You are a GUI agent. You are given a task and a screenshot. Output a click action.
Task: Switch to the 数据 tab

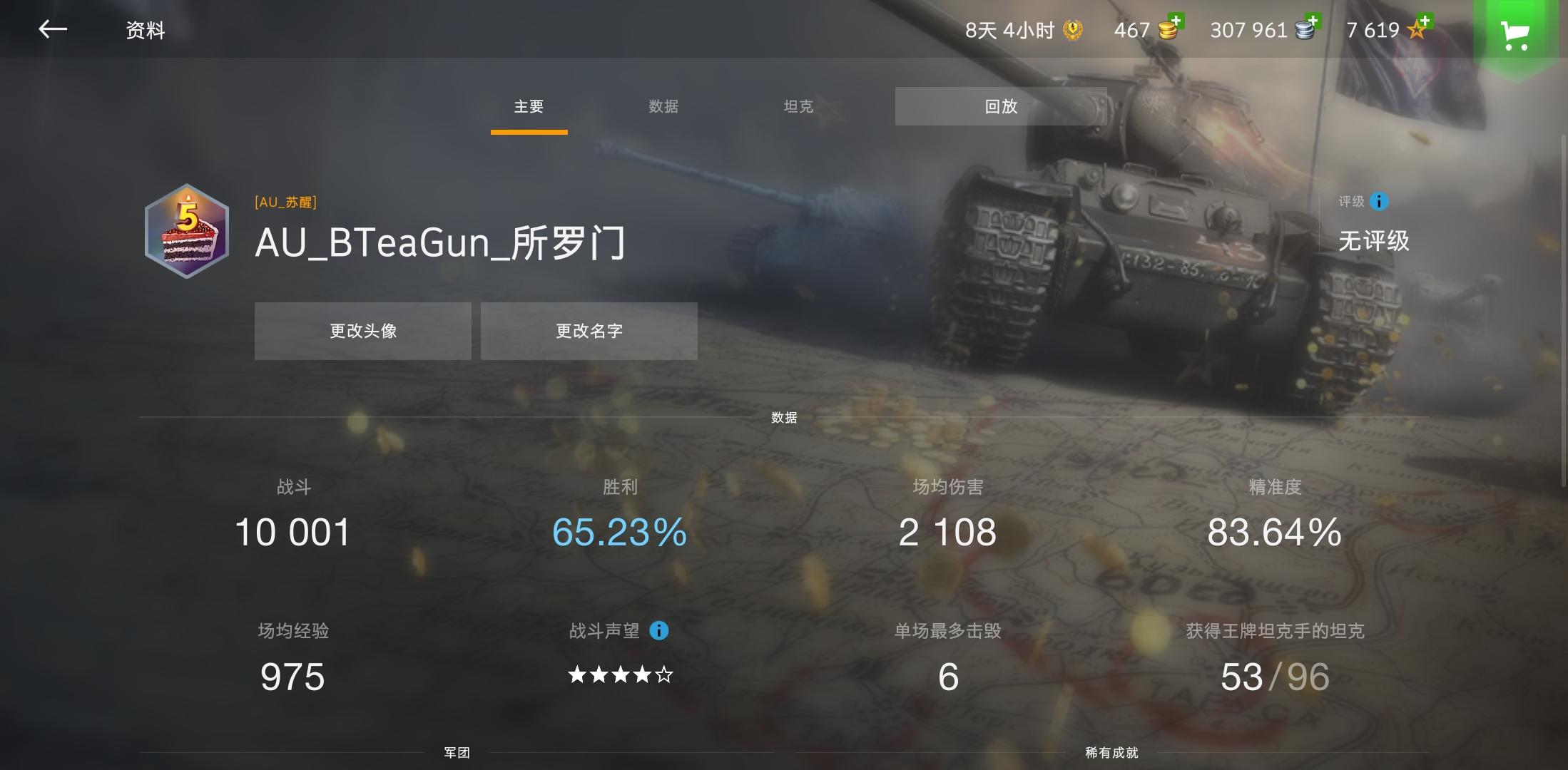663,106
